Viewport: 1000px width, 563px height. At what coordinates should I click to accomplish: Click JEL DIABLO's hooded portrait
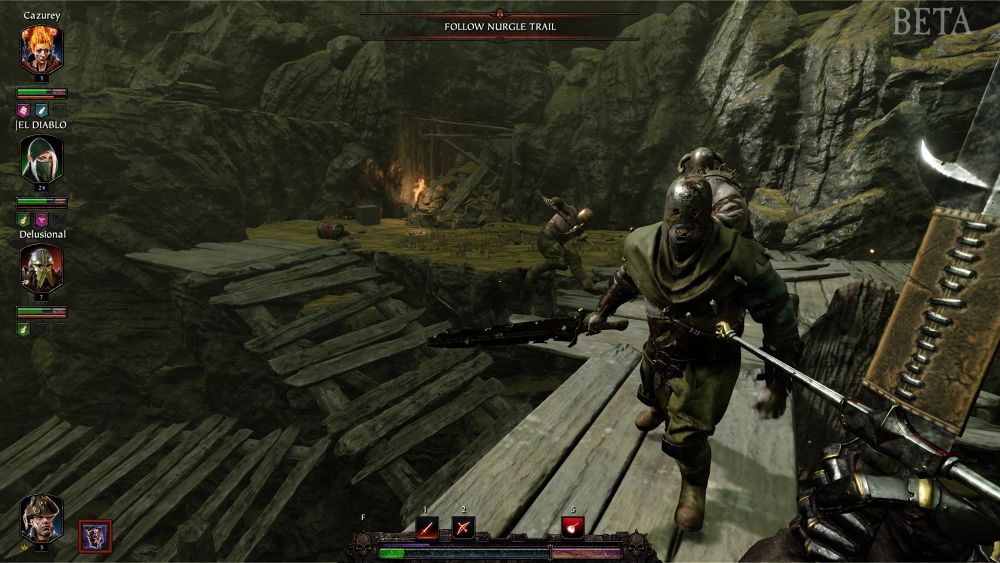click(x=42, y=157)
